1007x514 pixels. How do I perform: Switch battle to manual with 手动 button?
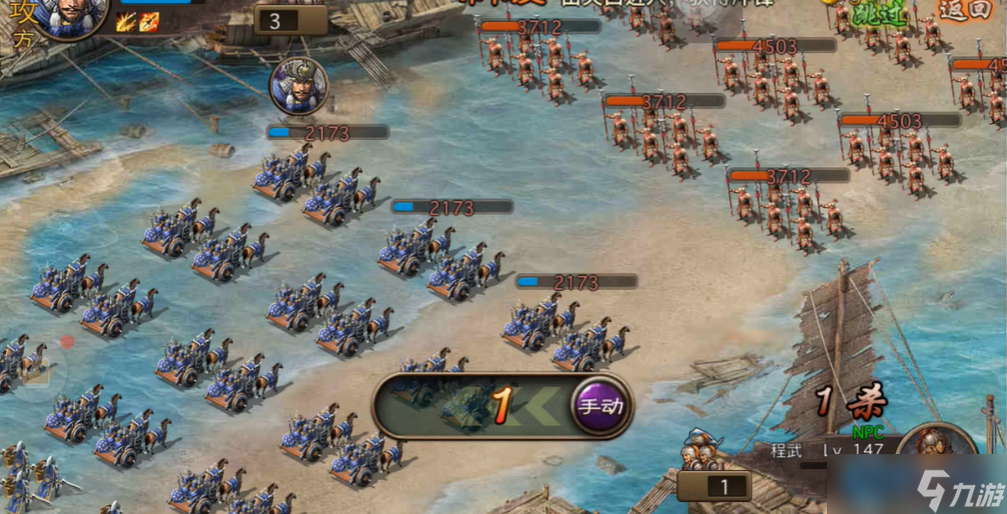(601, 406)
